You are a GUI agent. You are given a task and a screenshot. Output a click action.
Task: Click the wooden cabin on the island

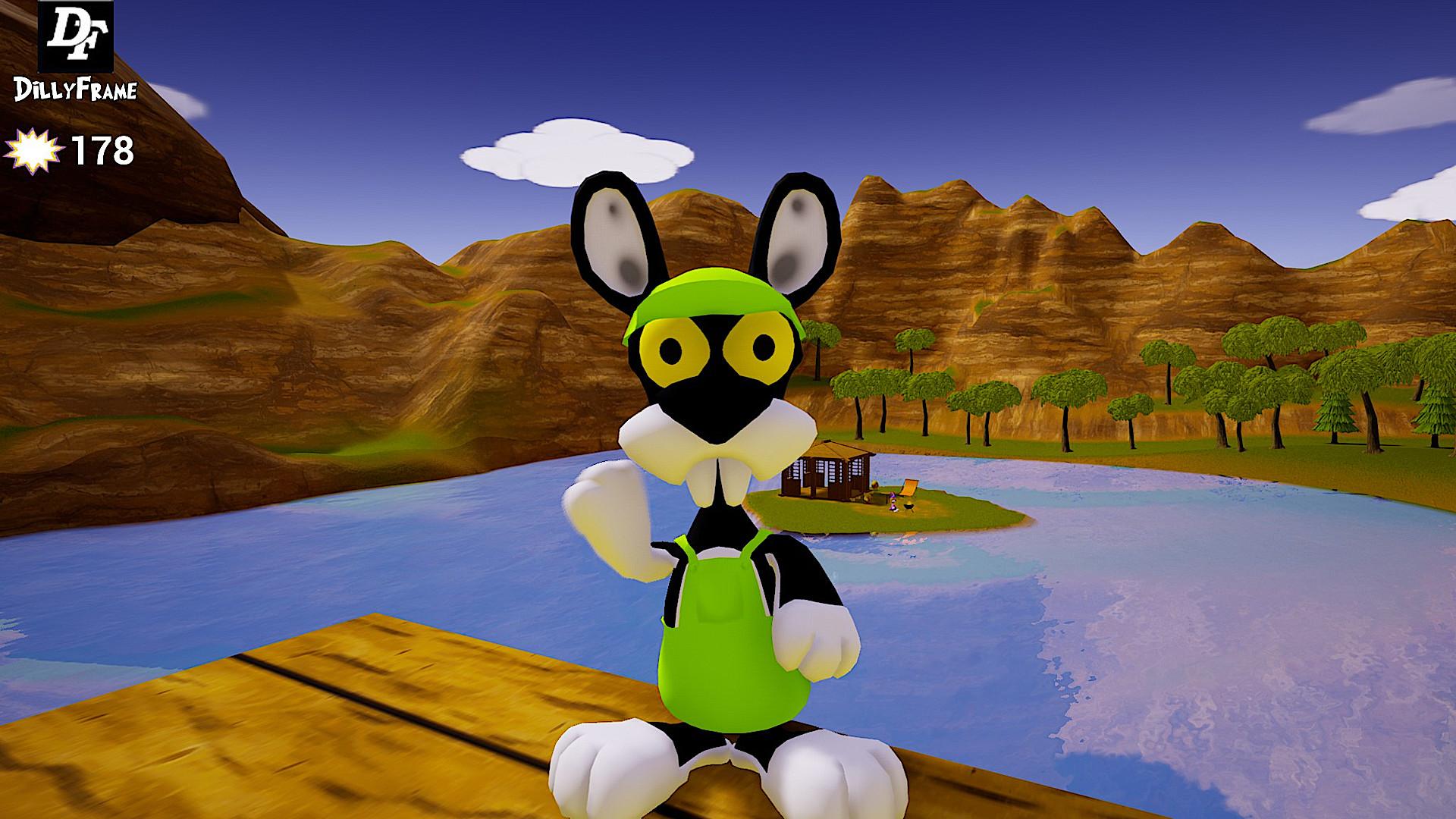click(827, 470)
